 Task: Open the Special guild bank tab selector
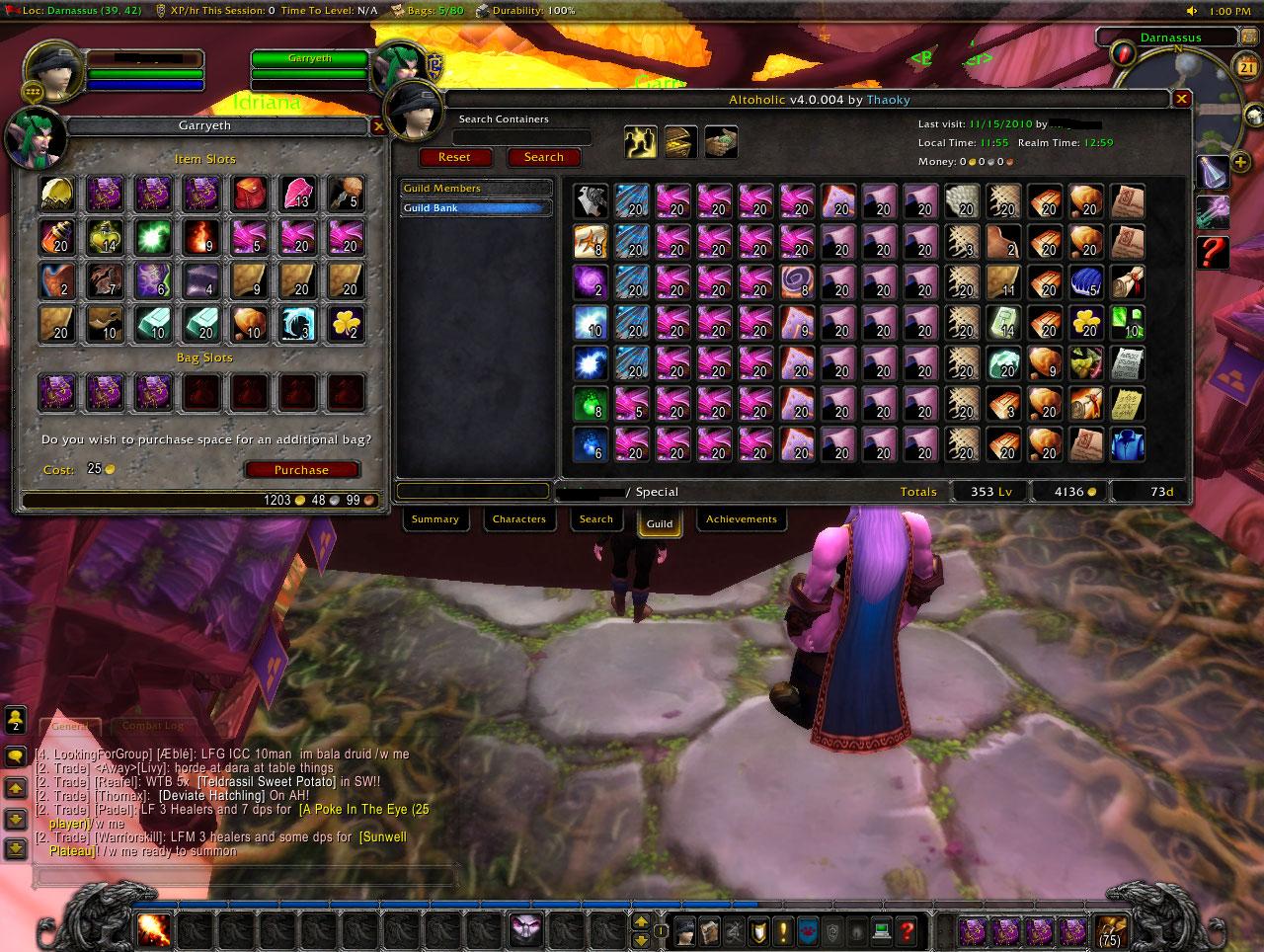coord(657,491)
